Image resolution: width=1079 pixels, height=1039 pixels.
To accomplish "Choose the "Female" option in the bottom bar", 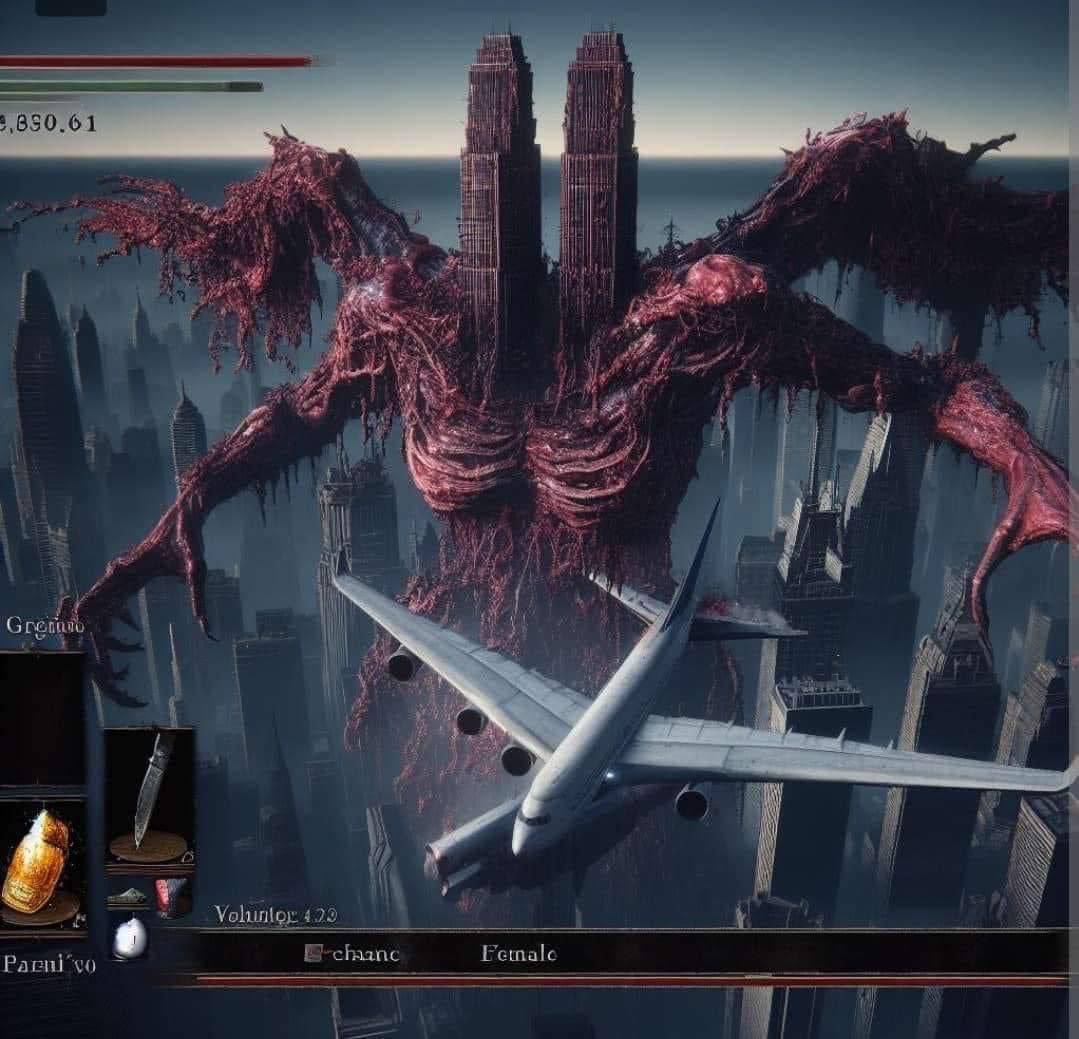I will tap(518, 954).
